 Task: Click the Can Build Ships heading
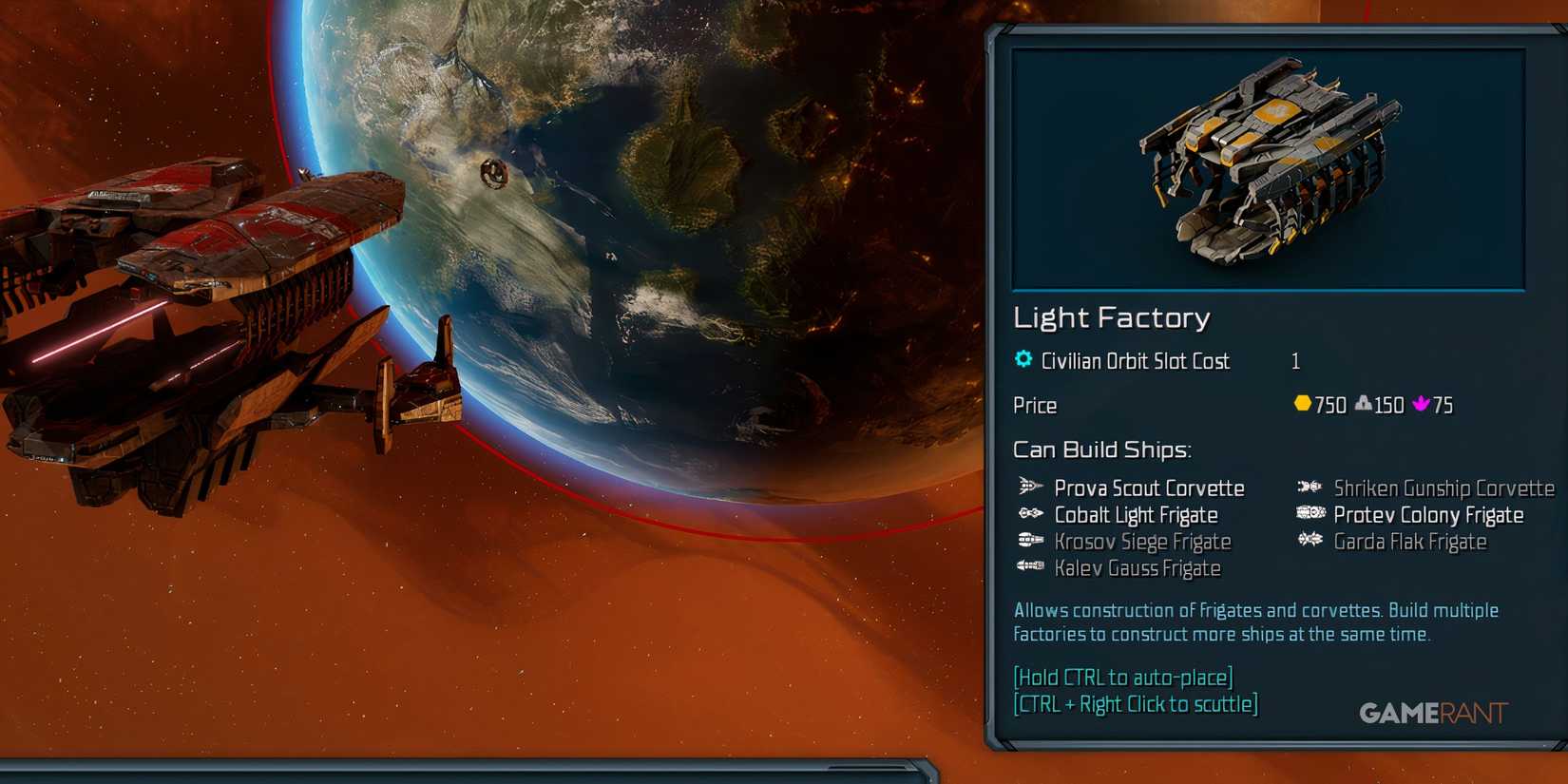(x=1102, y=449)
